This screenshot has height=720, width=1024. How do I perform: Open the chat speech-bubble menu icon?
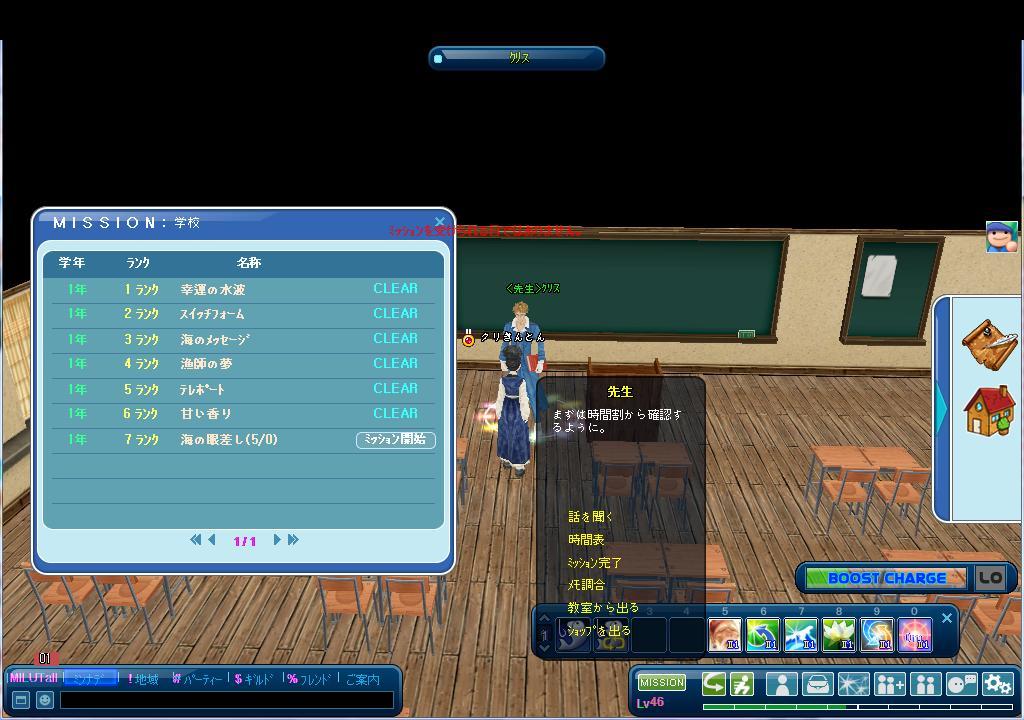pos(961,684)
